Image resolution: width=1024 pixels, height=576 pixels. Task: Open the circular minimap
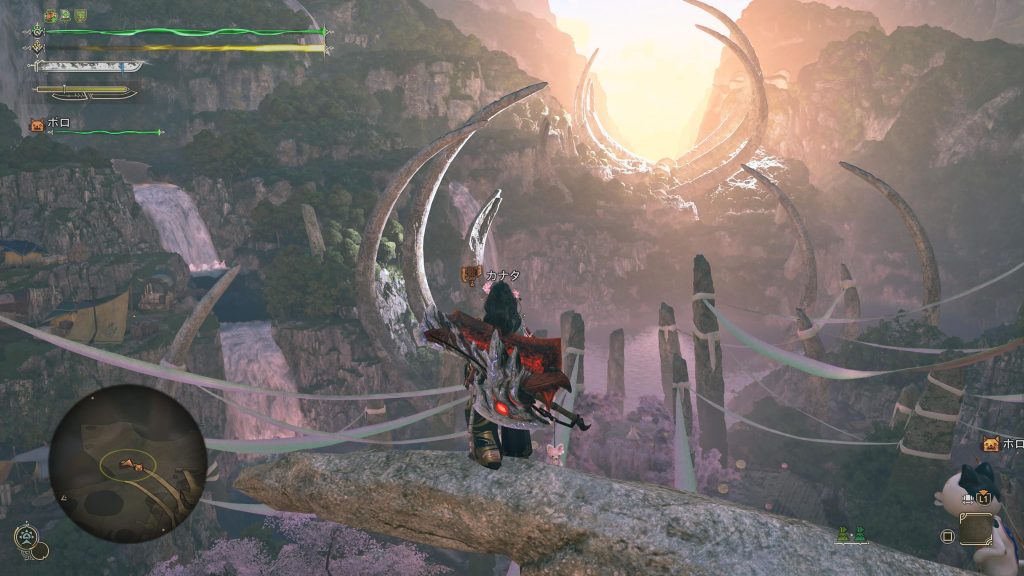tap(127, 463)
